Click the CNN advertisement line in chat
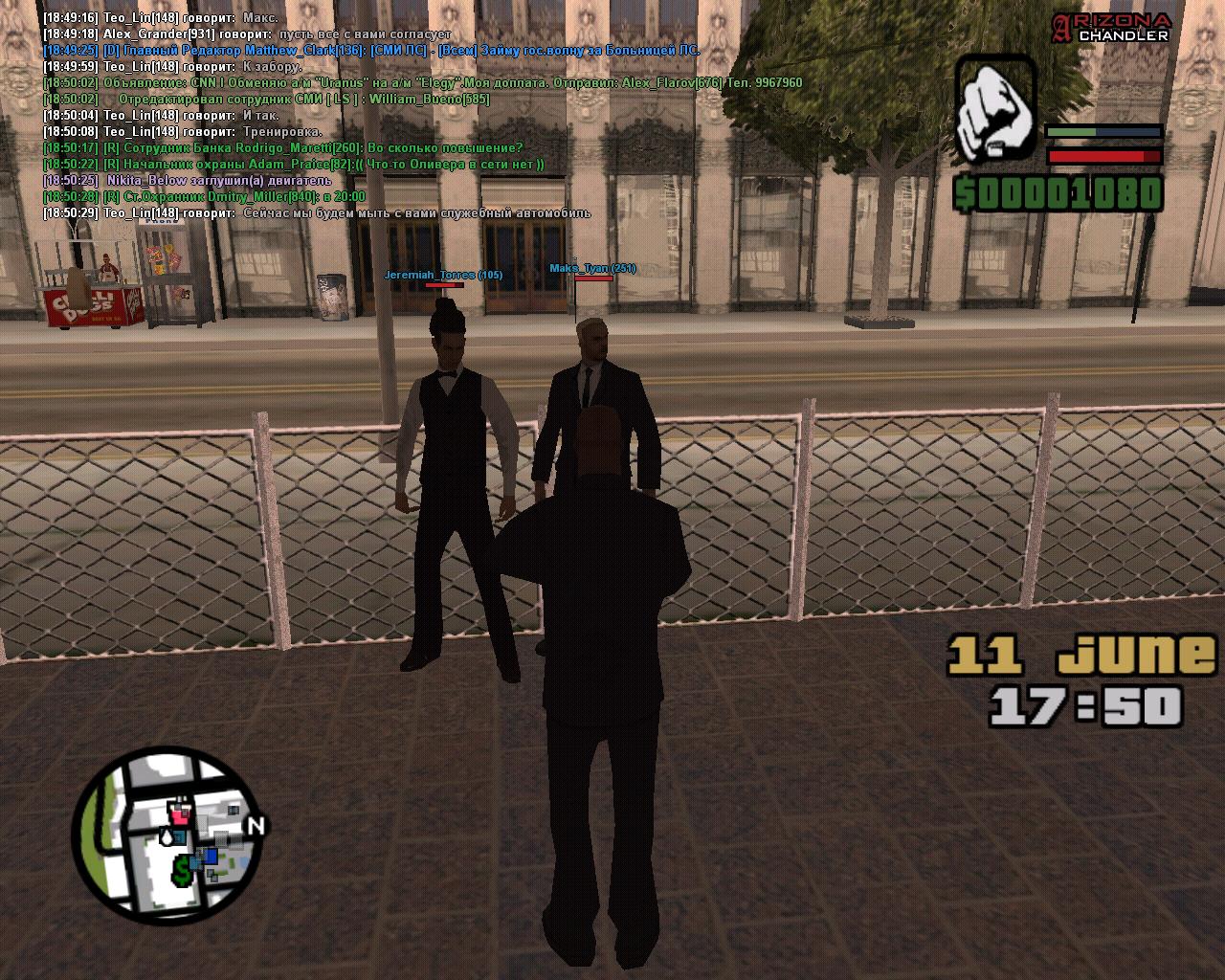Viewport: 1225px width, 980px height. click(x=421, y=83)
